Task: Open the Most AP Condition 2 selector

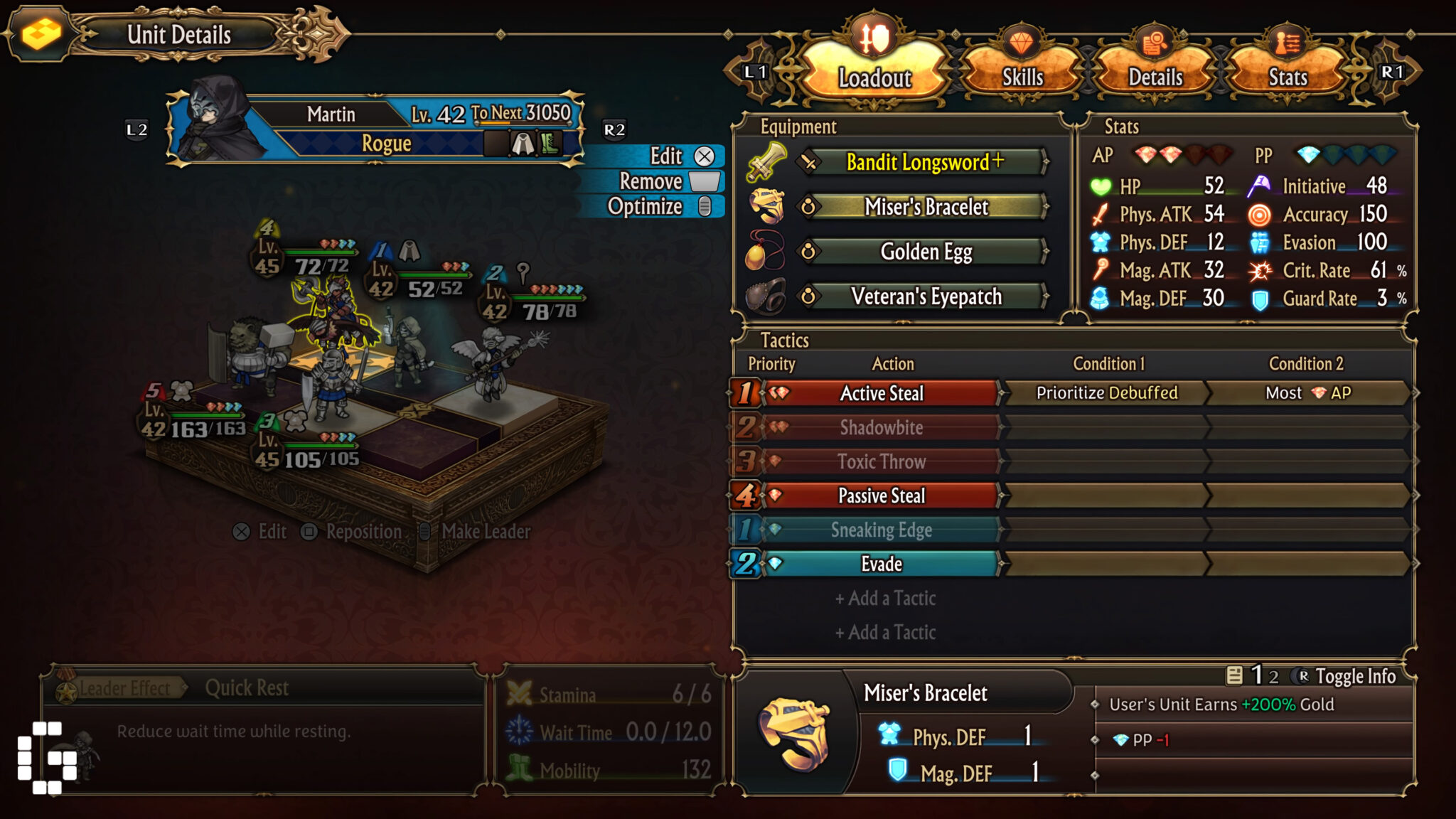Action: (x=1307, y=392)
